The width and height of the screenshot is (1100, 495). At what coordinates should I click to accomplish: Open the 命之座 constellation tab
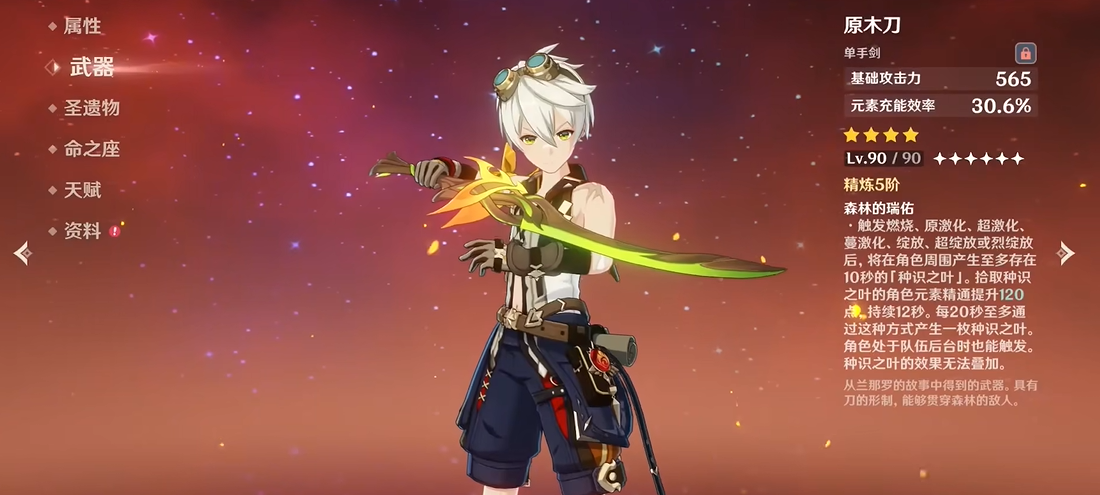coord(91,149)
